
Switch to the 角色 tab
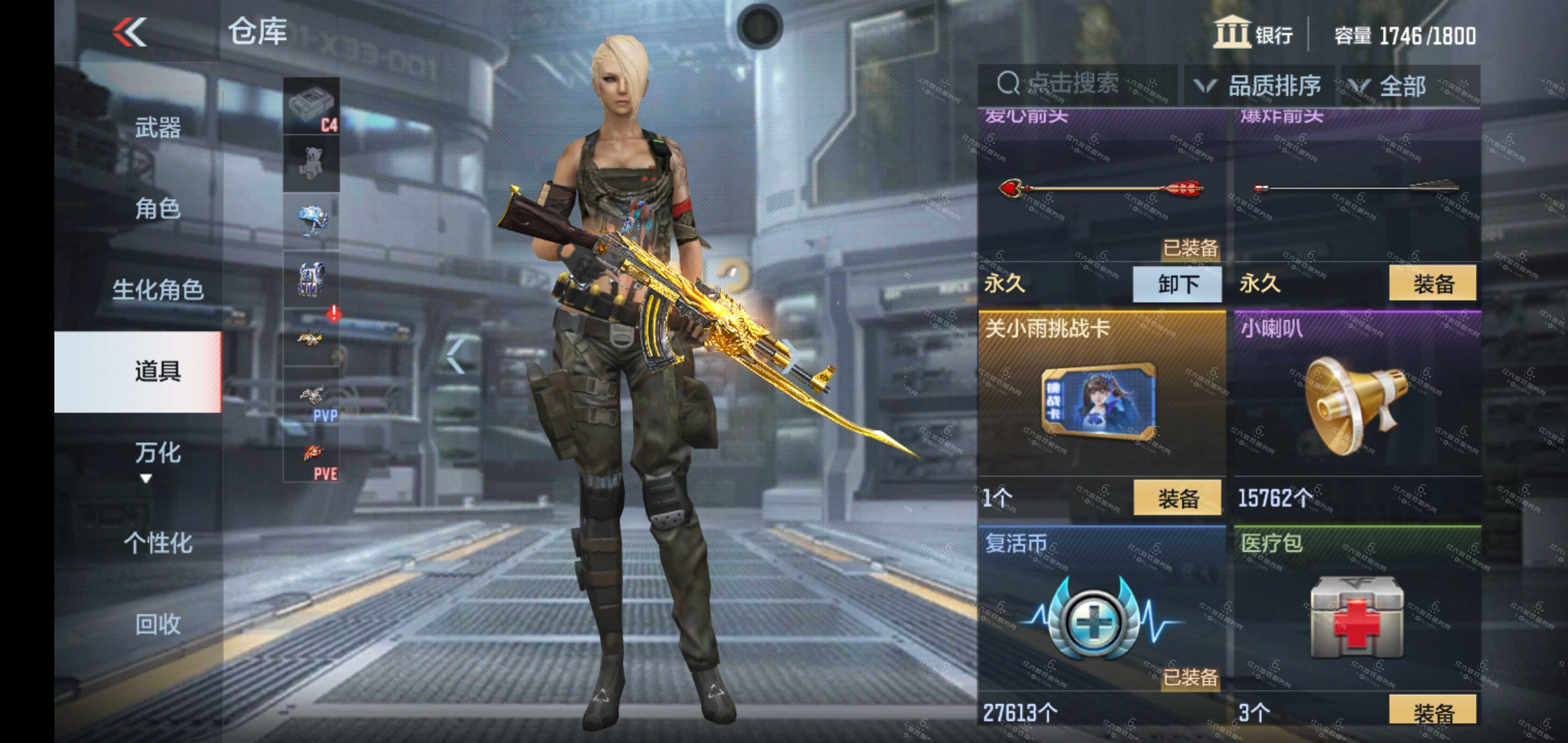coord(157,209)
